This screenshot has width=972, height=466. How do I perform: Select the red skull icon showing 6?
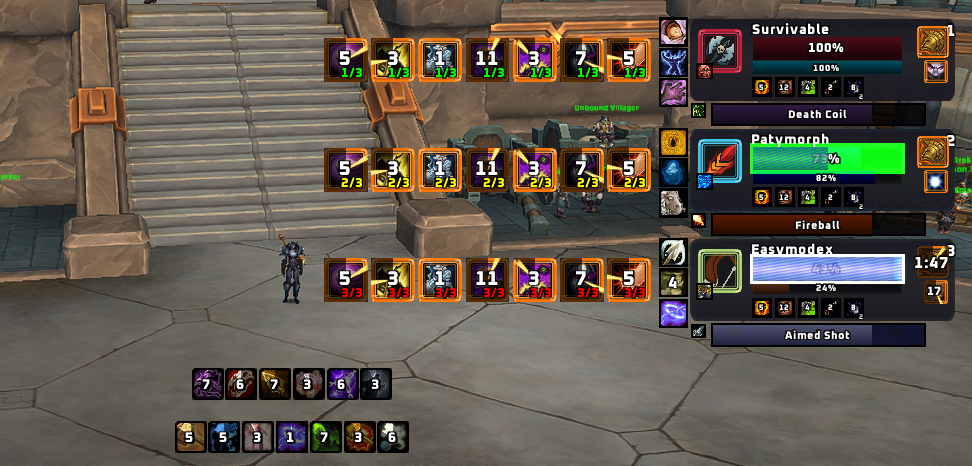pyautogui.click(x=240, y=384)
